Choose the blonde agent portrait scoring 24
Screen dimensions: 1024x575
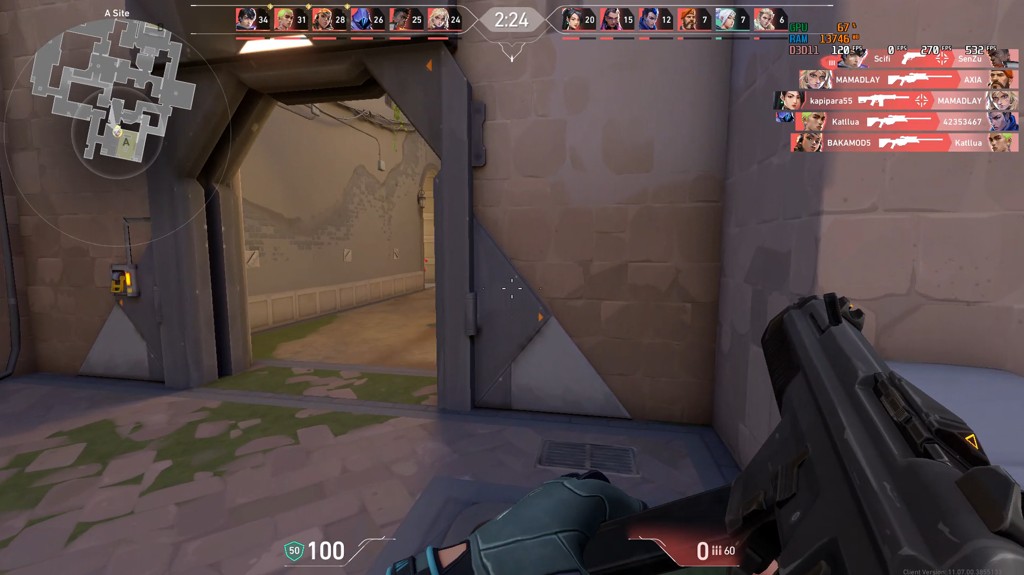[x=437, y=19]
